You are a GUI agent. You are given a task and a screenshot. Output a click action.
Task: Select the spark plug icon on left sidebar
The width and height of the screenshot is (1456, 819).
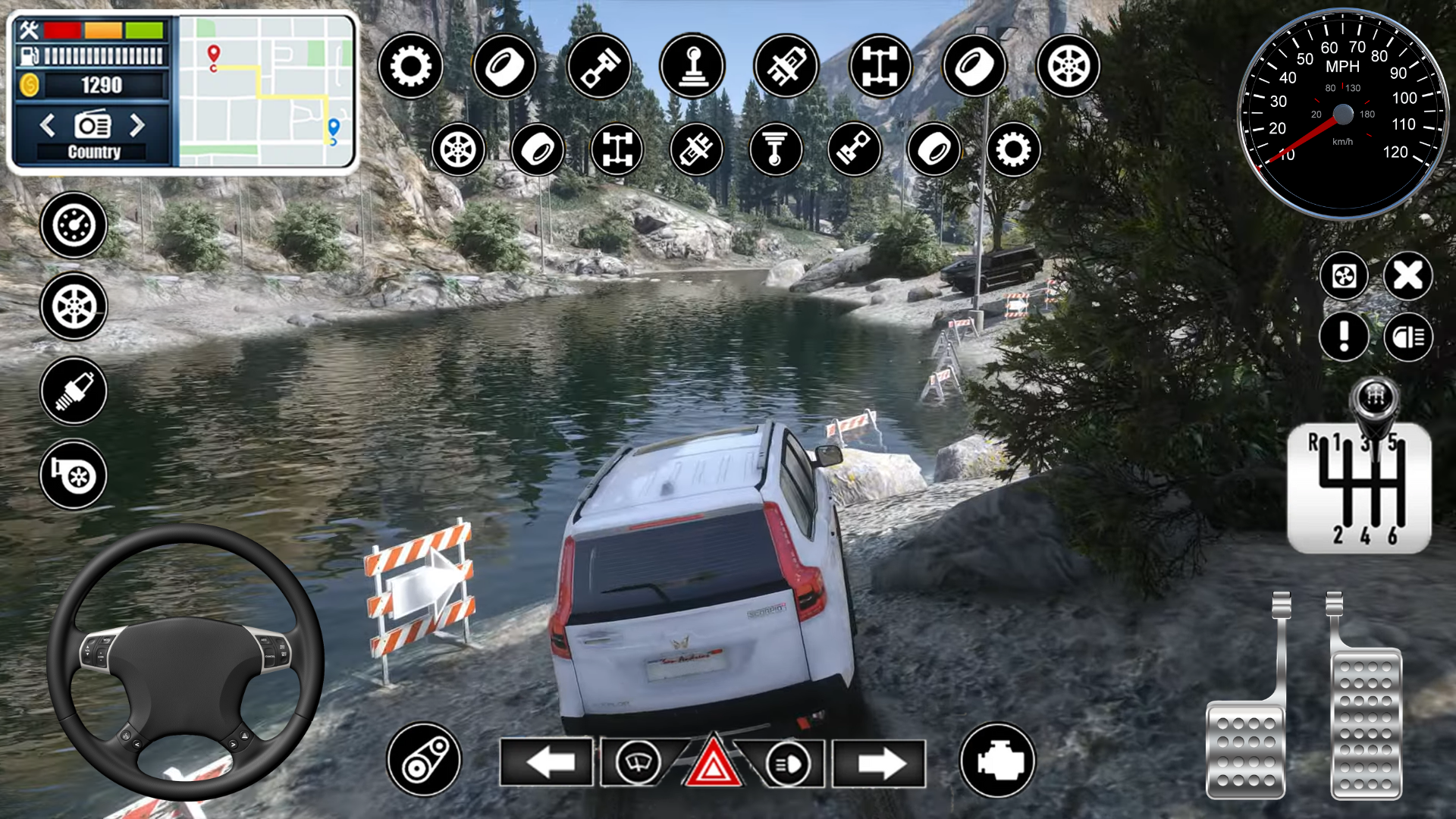tap(74, 391)
